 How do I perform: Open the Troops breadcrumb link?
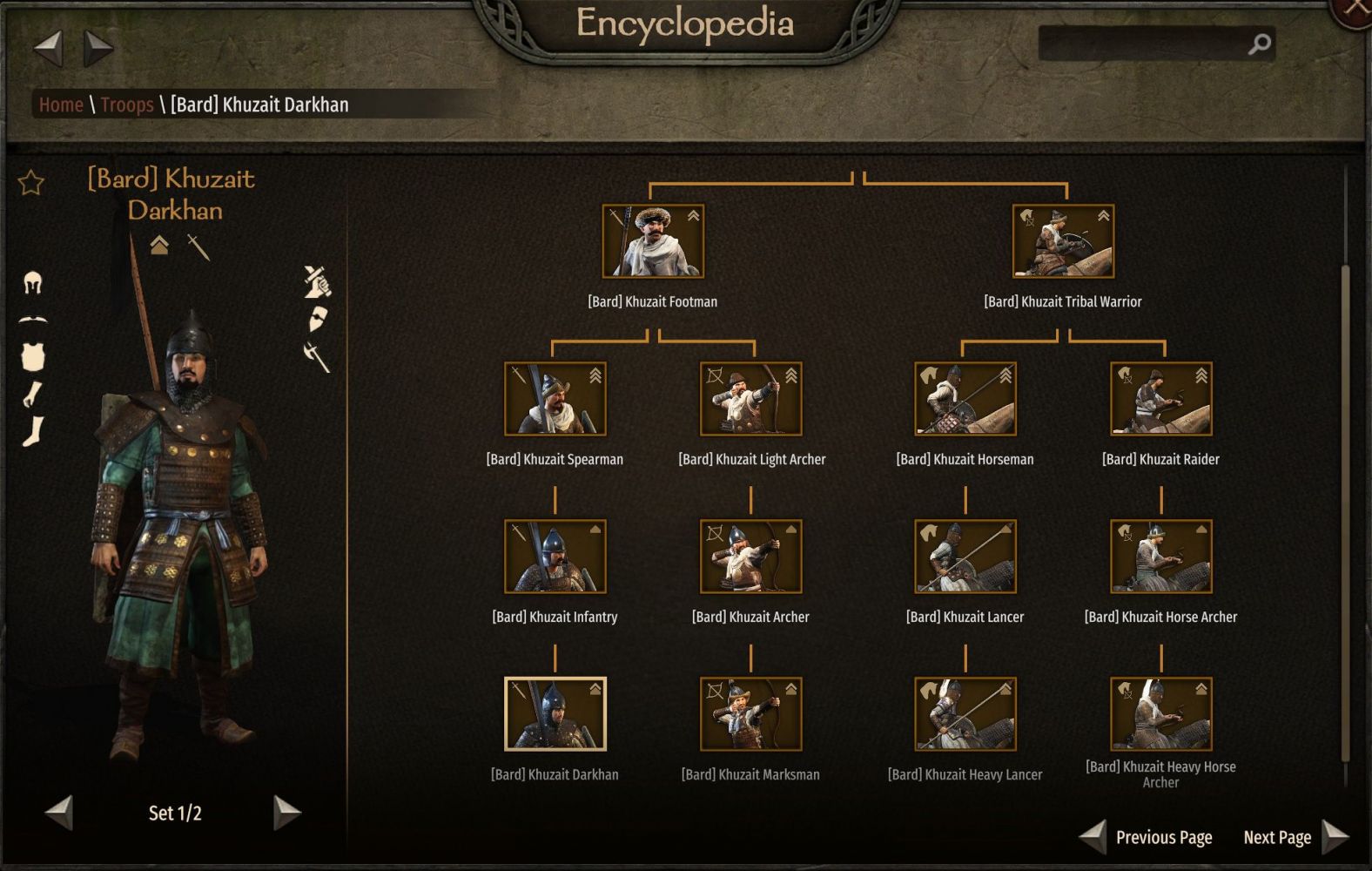click(x=126, y=105)
